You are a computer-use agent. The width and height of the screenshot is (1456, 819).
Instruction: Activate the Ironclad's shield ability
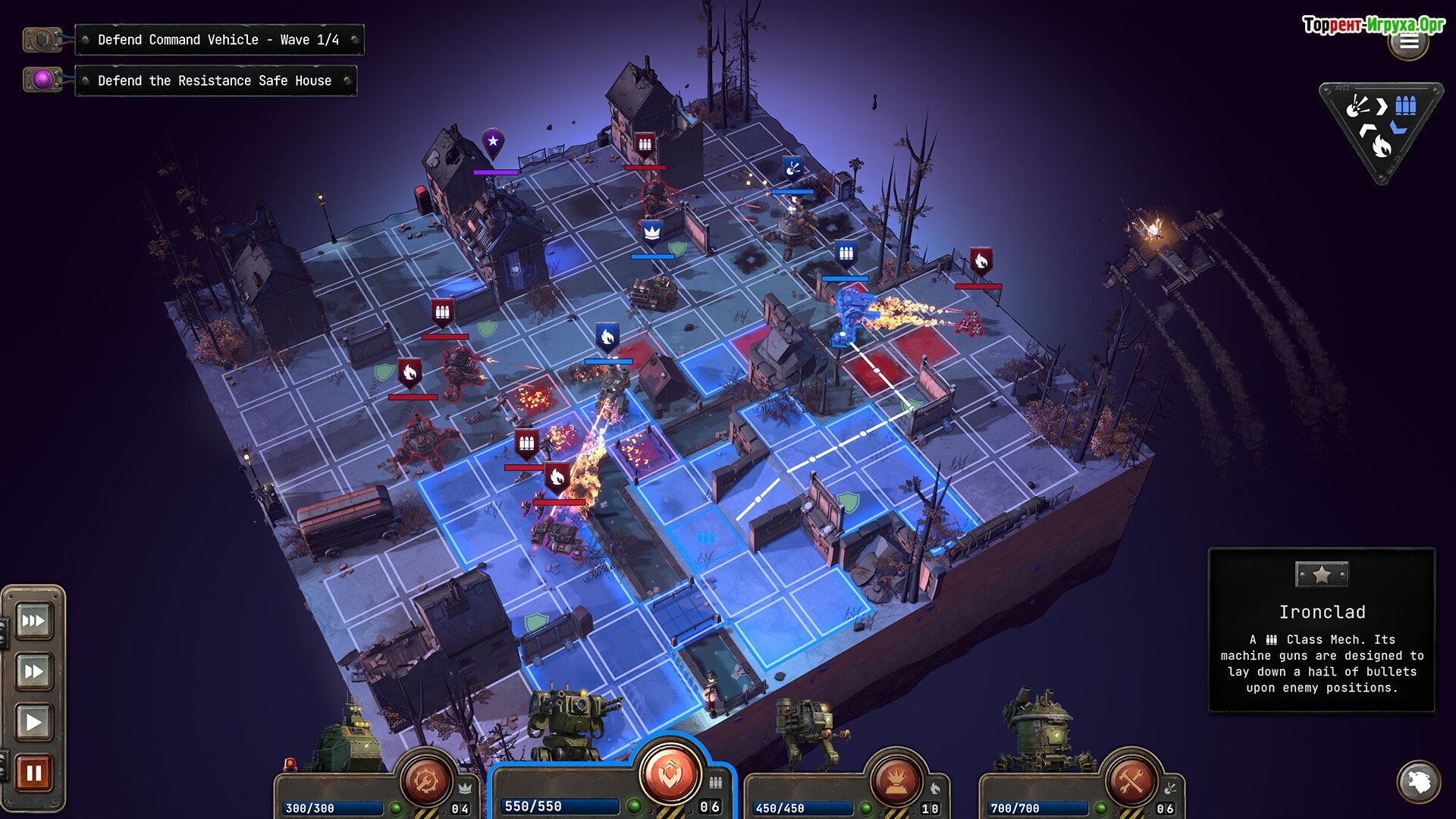(x=670, y=773)
